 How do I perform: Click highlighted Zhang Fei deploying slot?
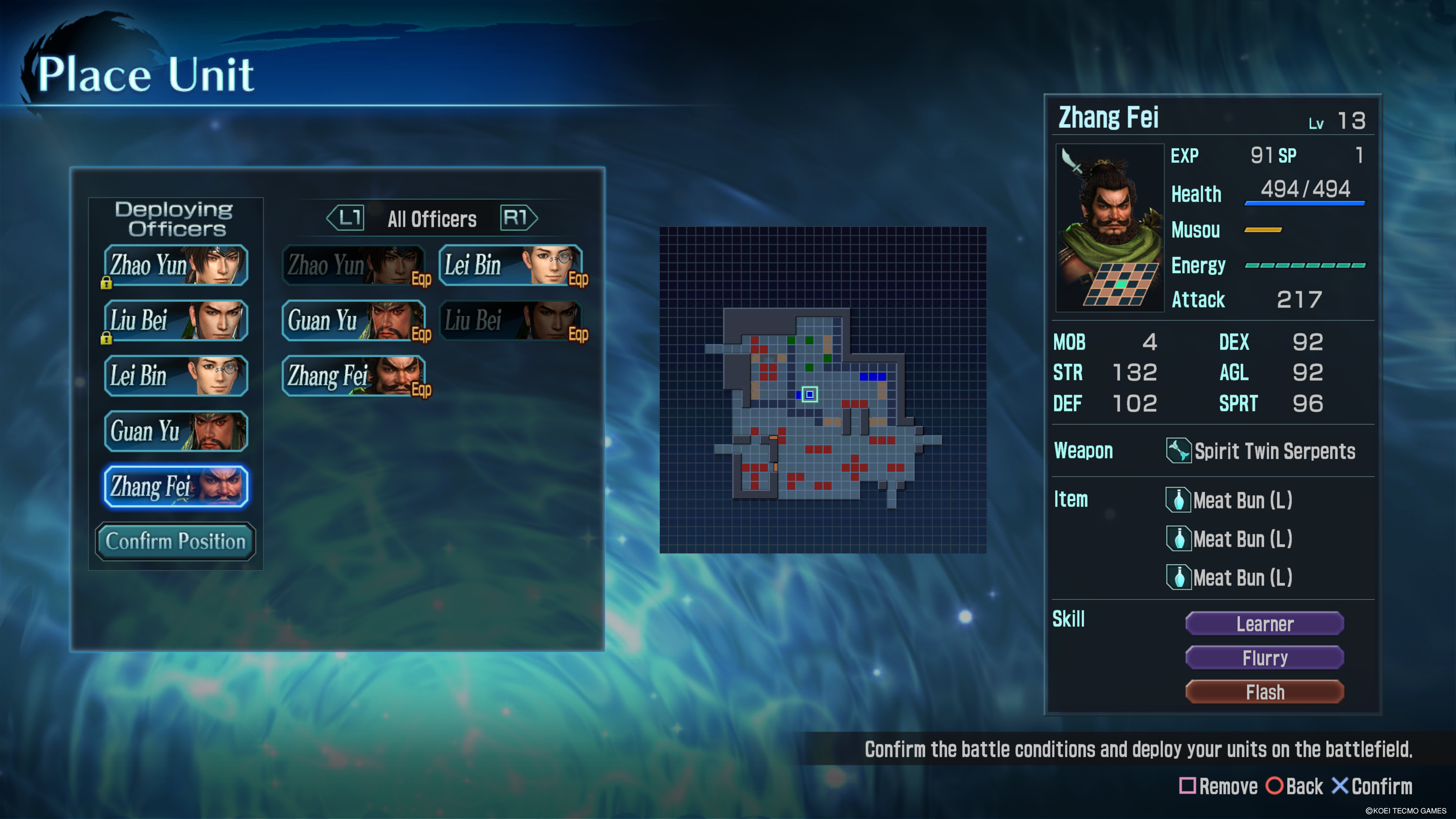click(x=176, y=486)
